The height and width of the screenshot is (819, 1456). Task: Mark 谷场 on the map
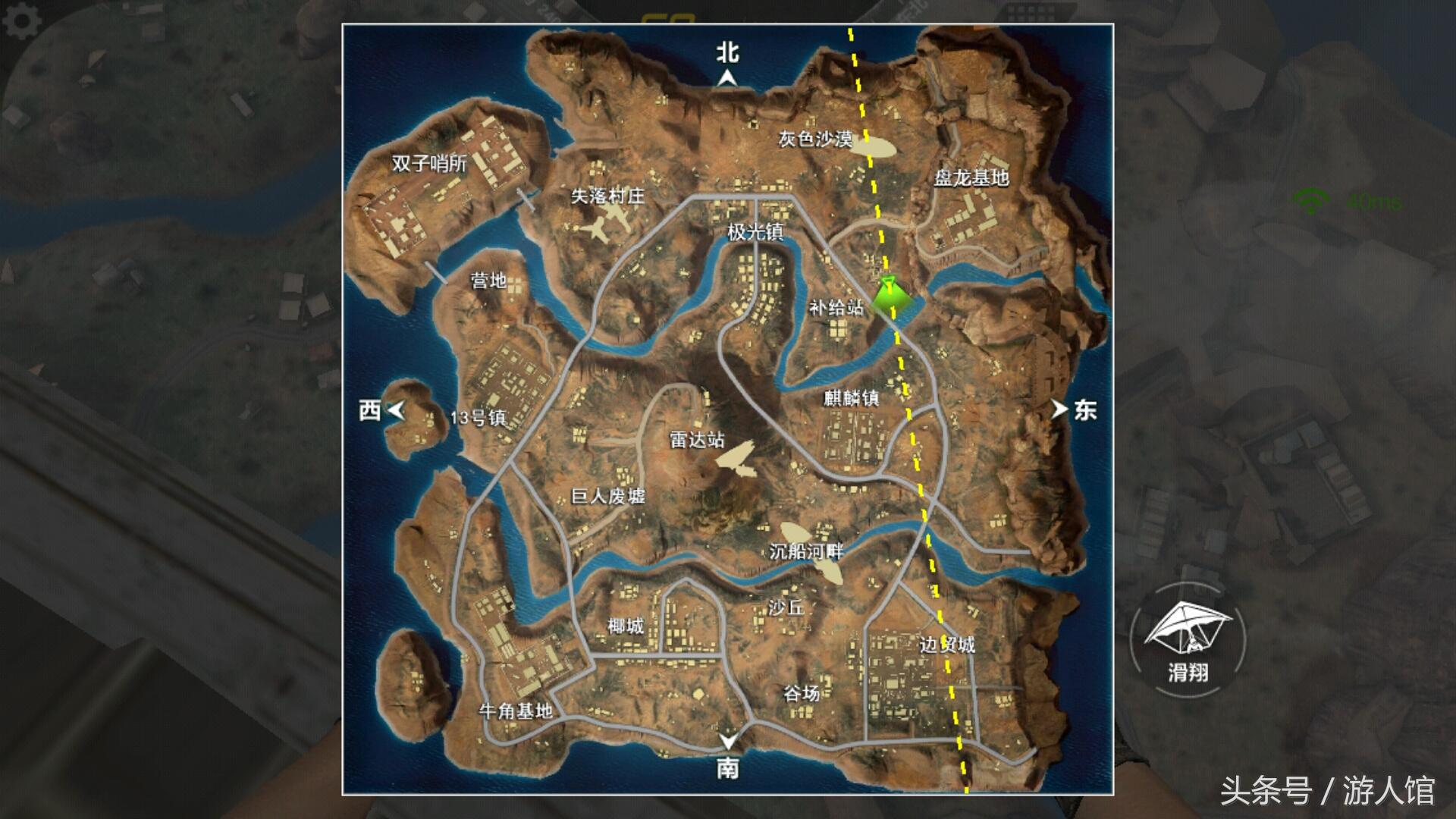coord(802,693)
